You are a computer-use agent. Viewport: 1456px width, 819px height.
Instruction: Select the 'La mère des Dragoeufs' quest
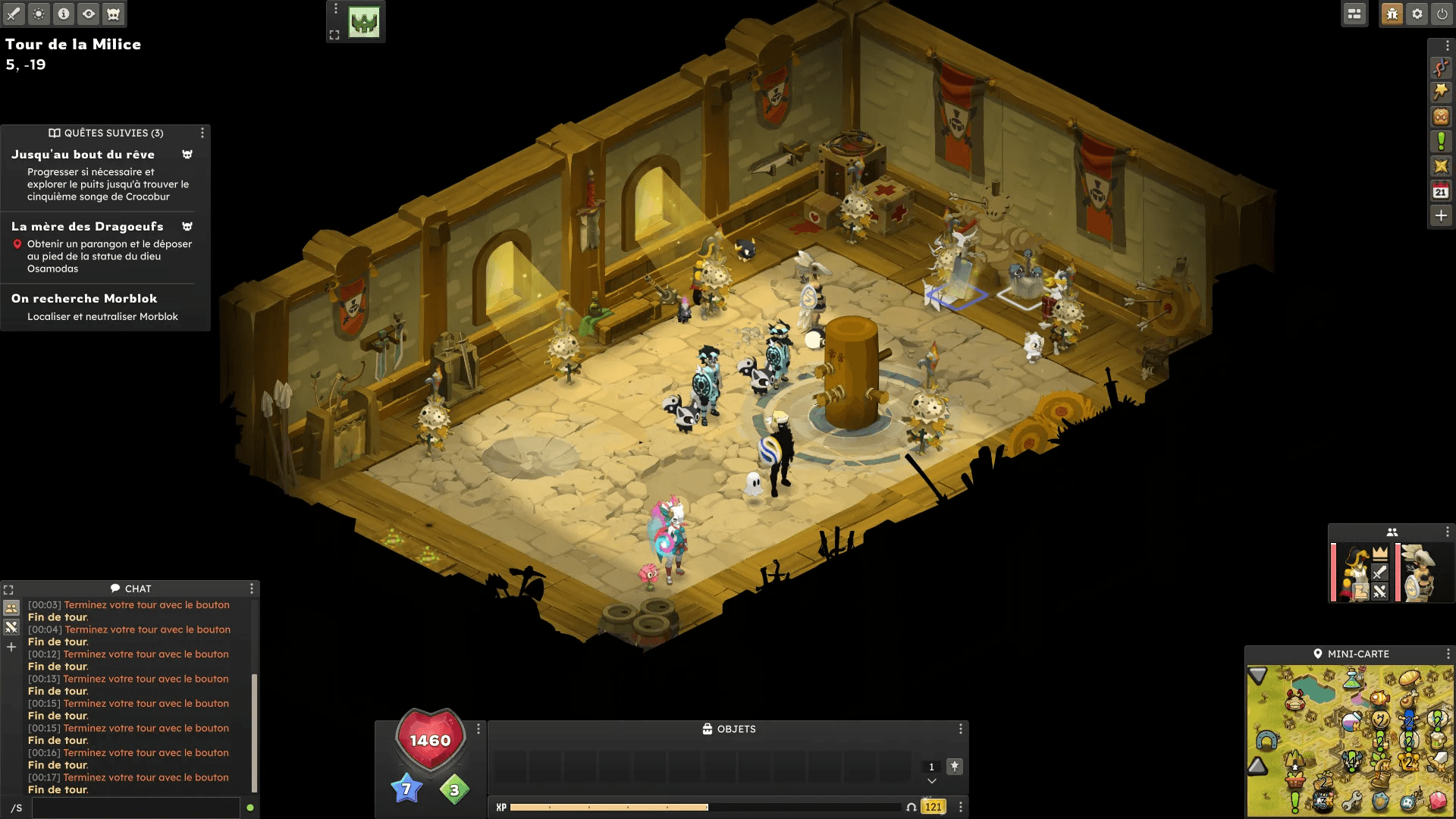point(87,227)
